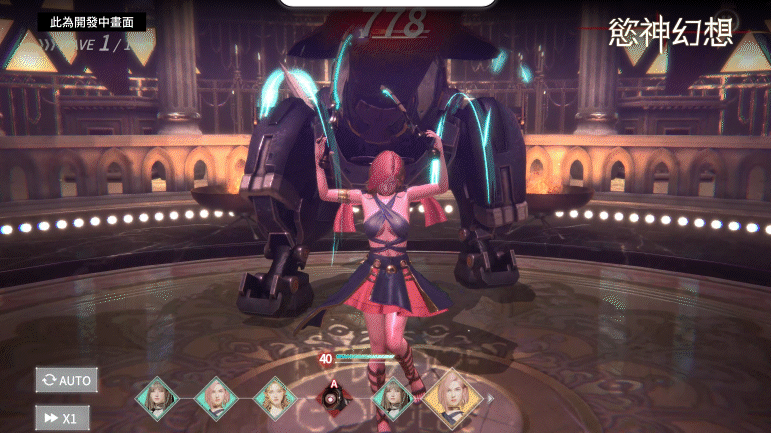Click the gold-framed active character portrait

point(451,397)
